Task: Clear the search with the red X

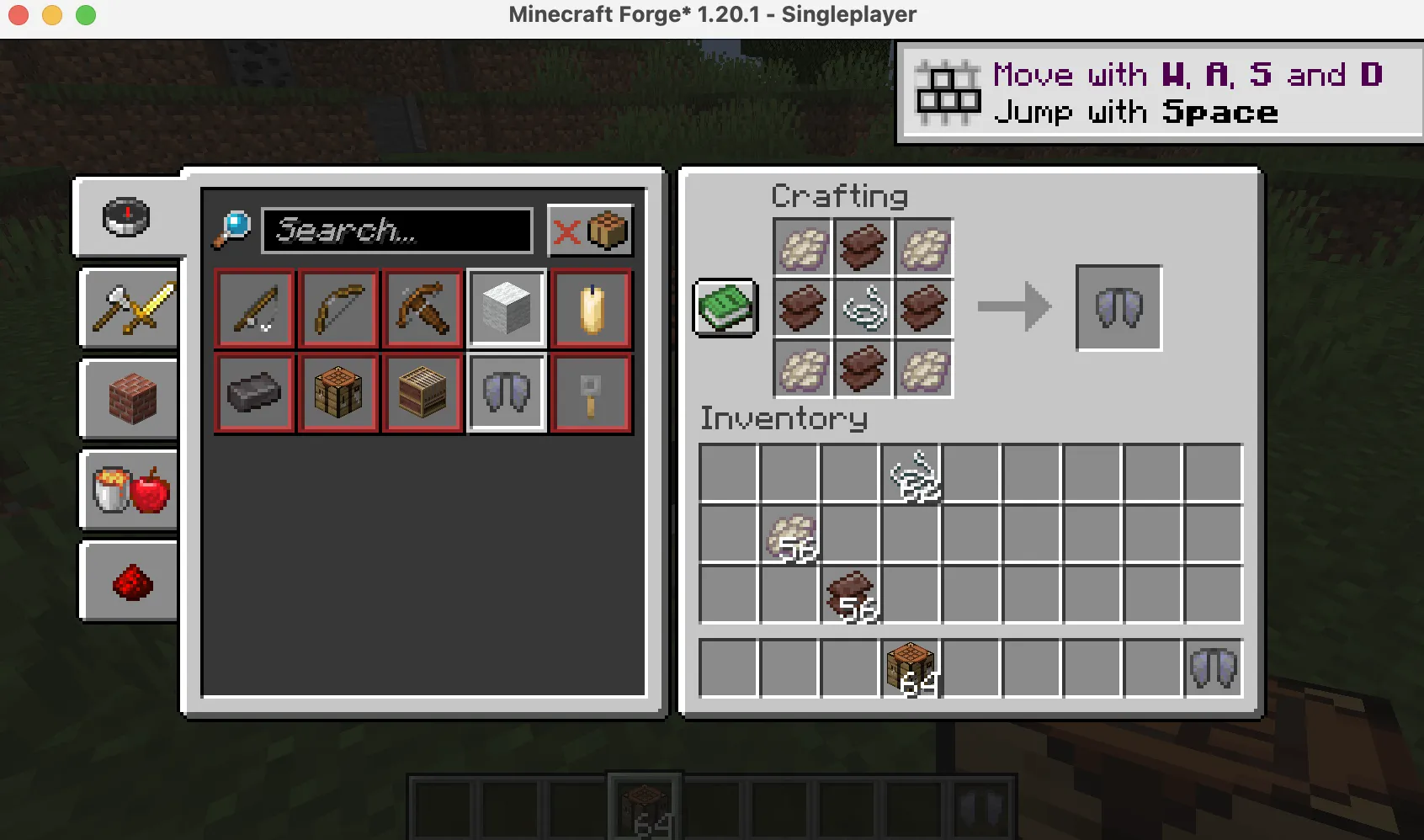Action: tap(566, 231)
